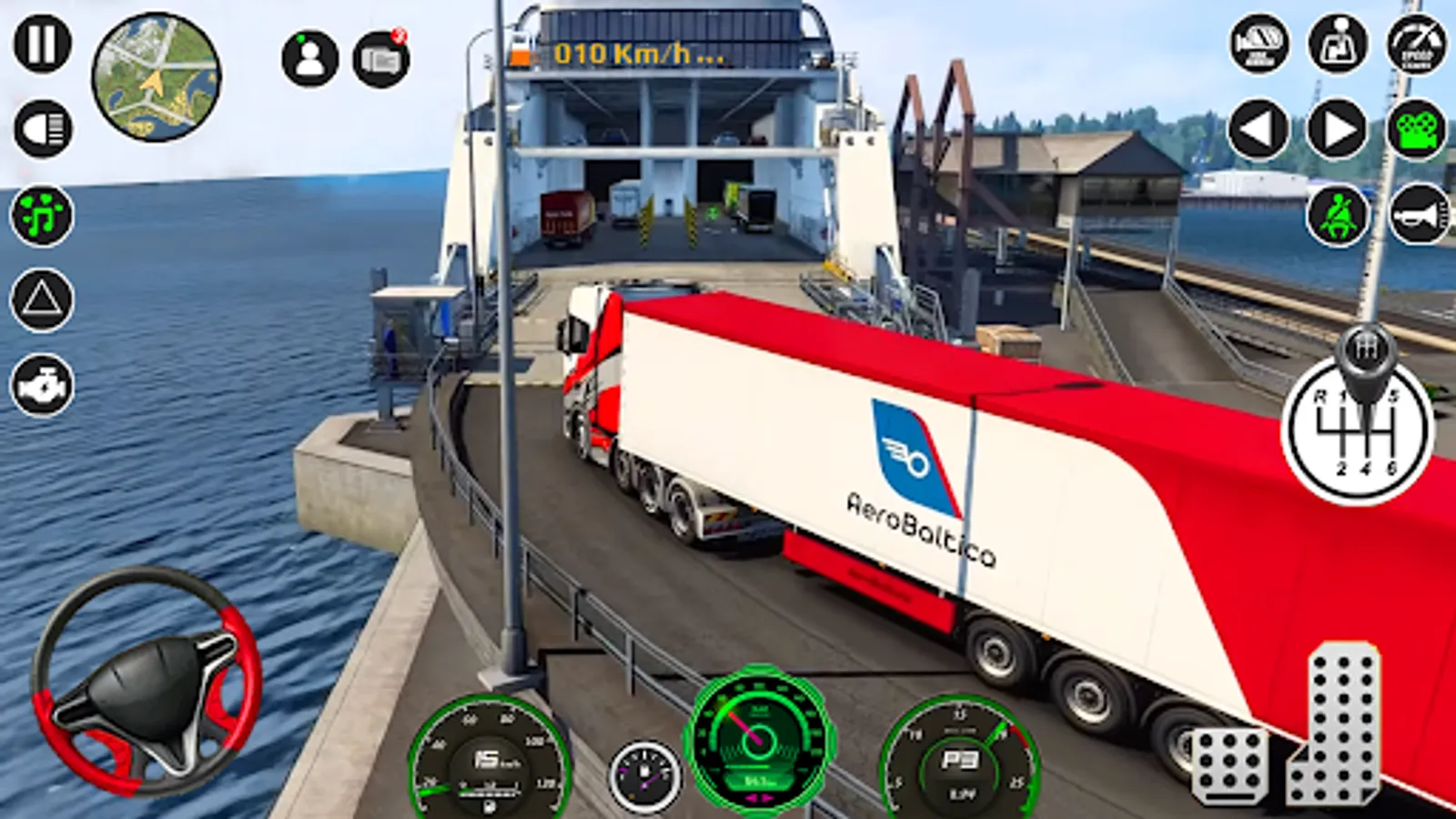Toggle the speed limiter gauge button
1456x819 pixels.
pos(1417,43)
